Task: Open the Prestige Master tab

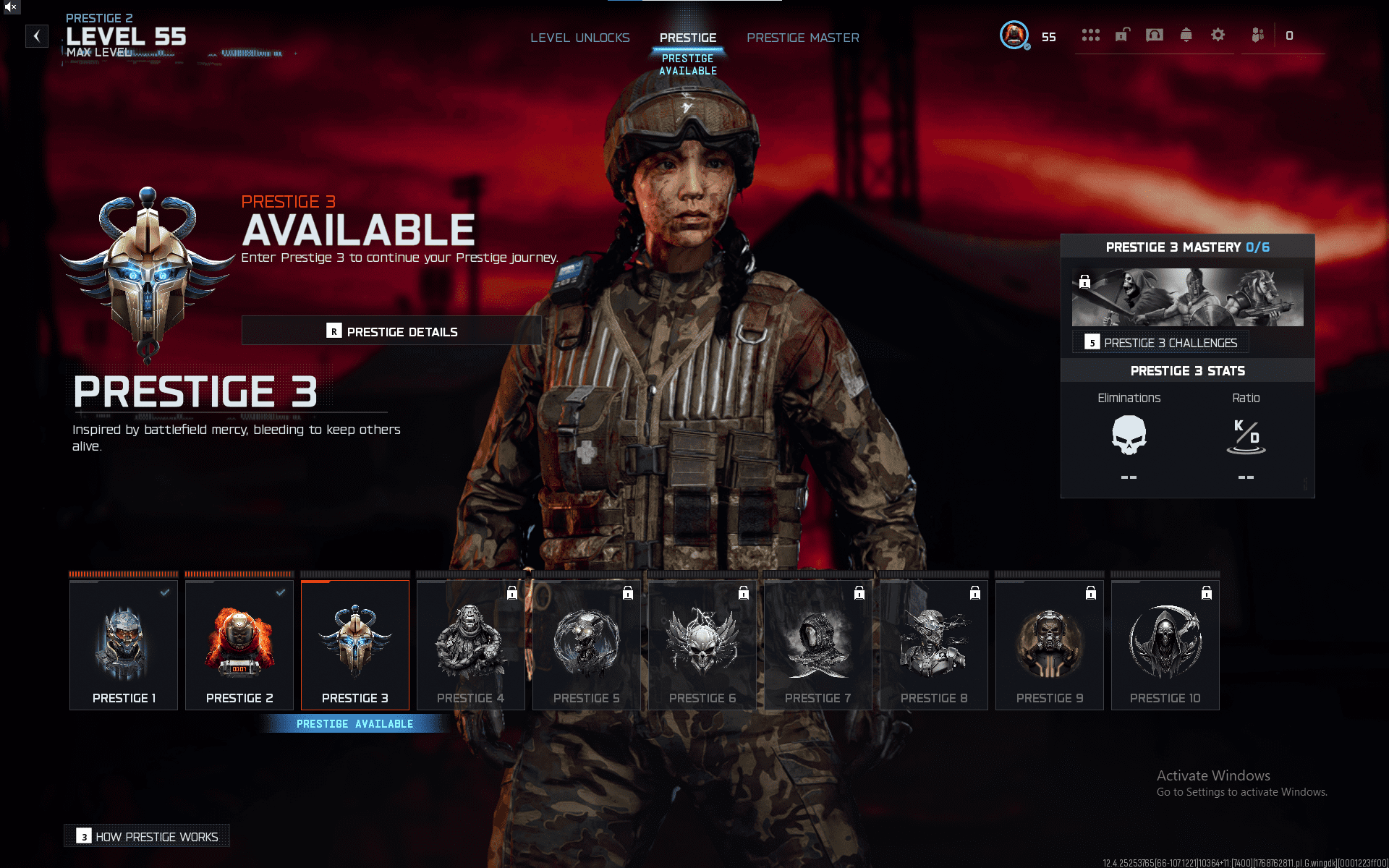Action: pyautogui.click(x=803, y=38)
